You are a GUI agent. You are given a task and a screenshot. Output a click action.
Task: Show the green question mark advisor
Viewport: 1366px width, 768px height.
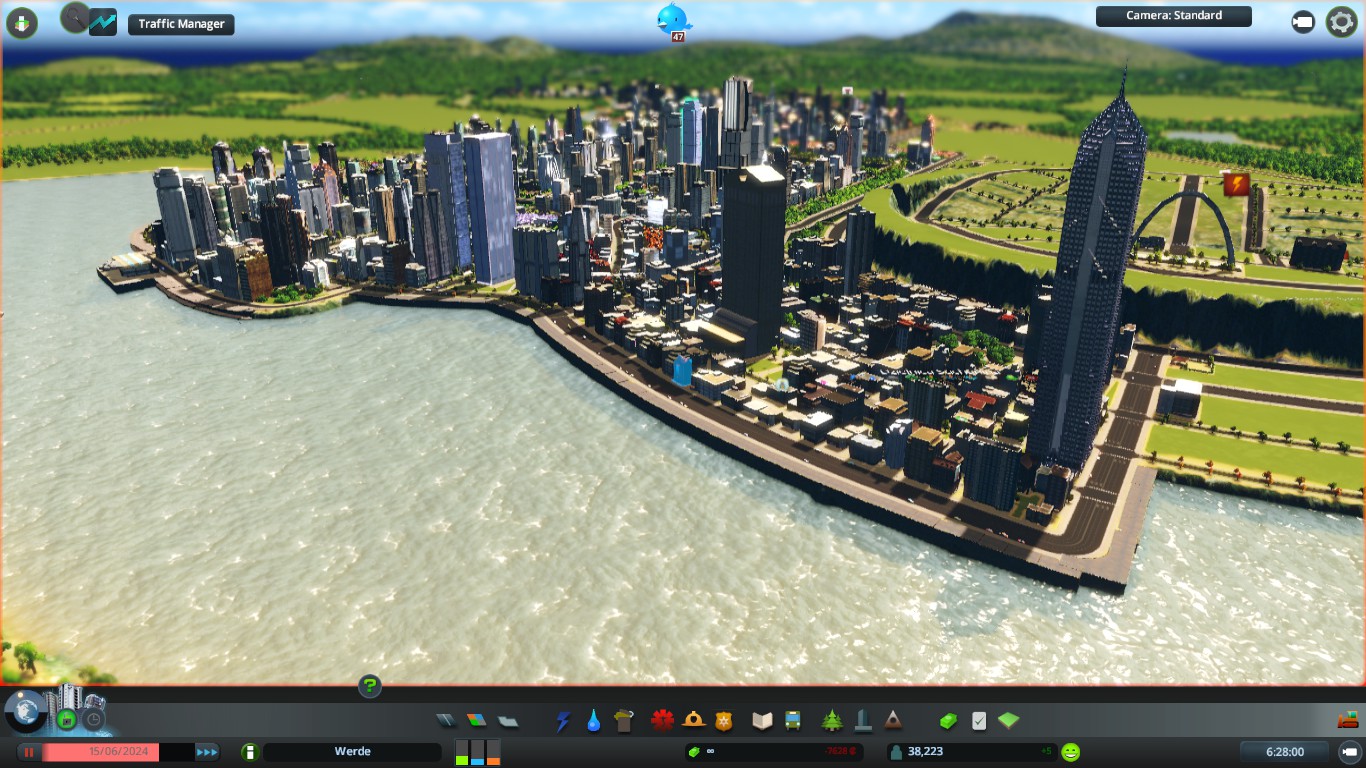coord(370,686)
